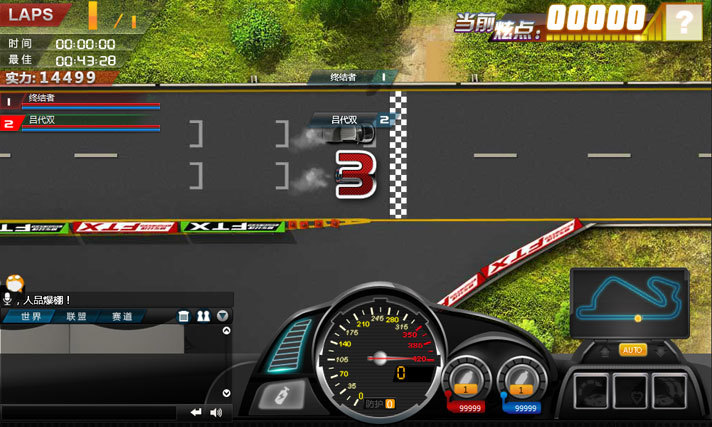Switch to the 联盟 chat tab
Screen dimensions: 712x427
click(77, 316)
